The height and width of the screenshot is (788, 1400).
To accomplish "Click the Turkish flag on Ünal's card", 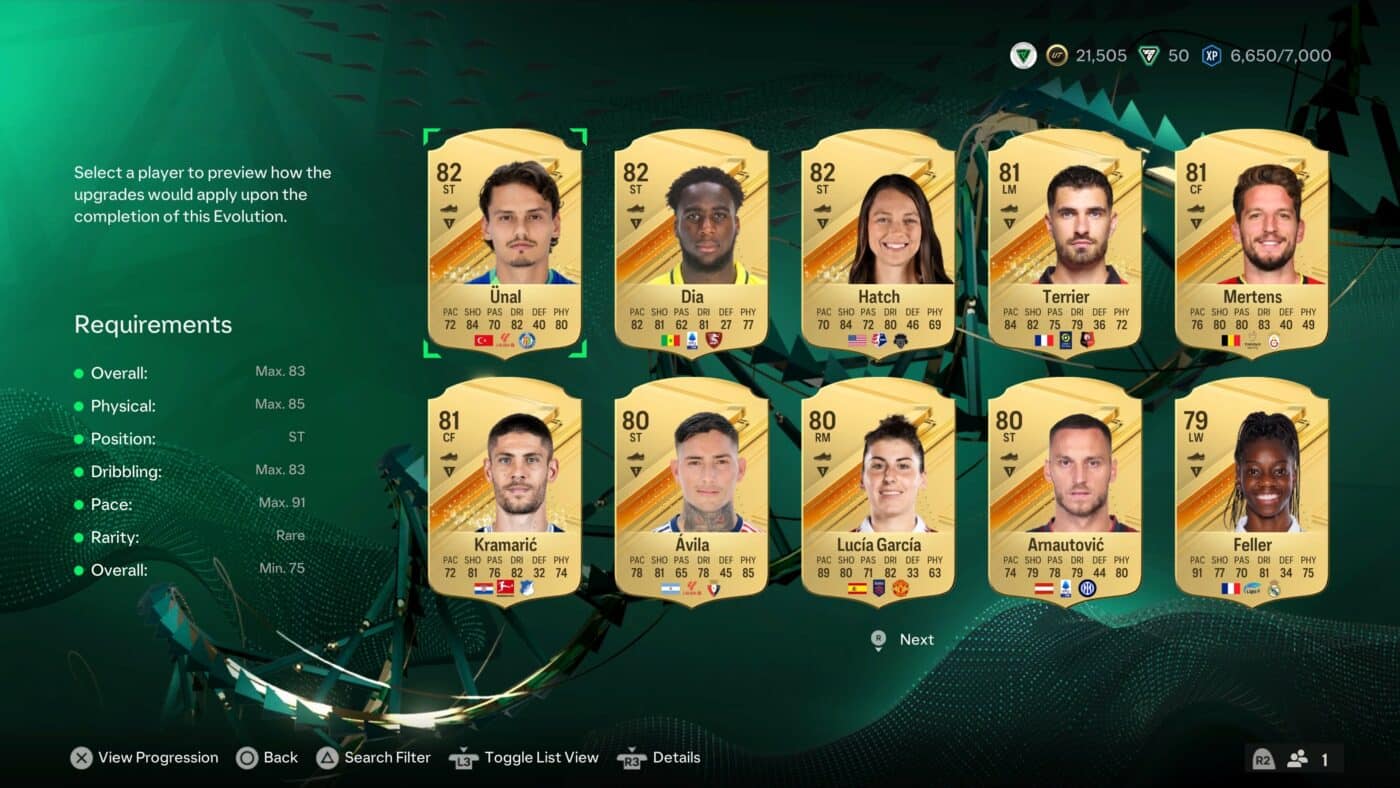I will (x=483, y=340).
